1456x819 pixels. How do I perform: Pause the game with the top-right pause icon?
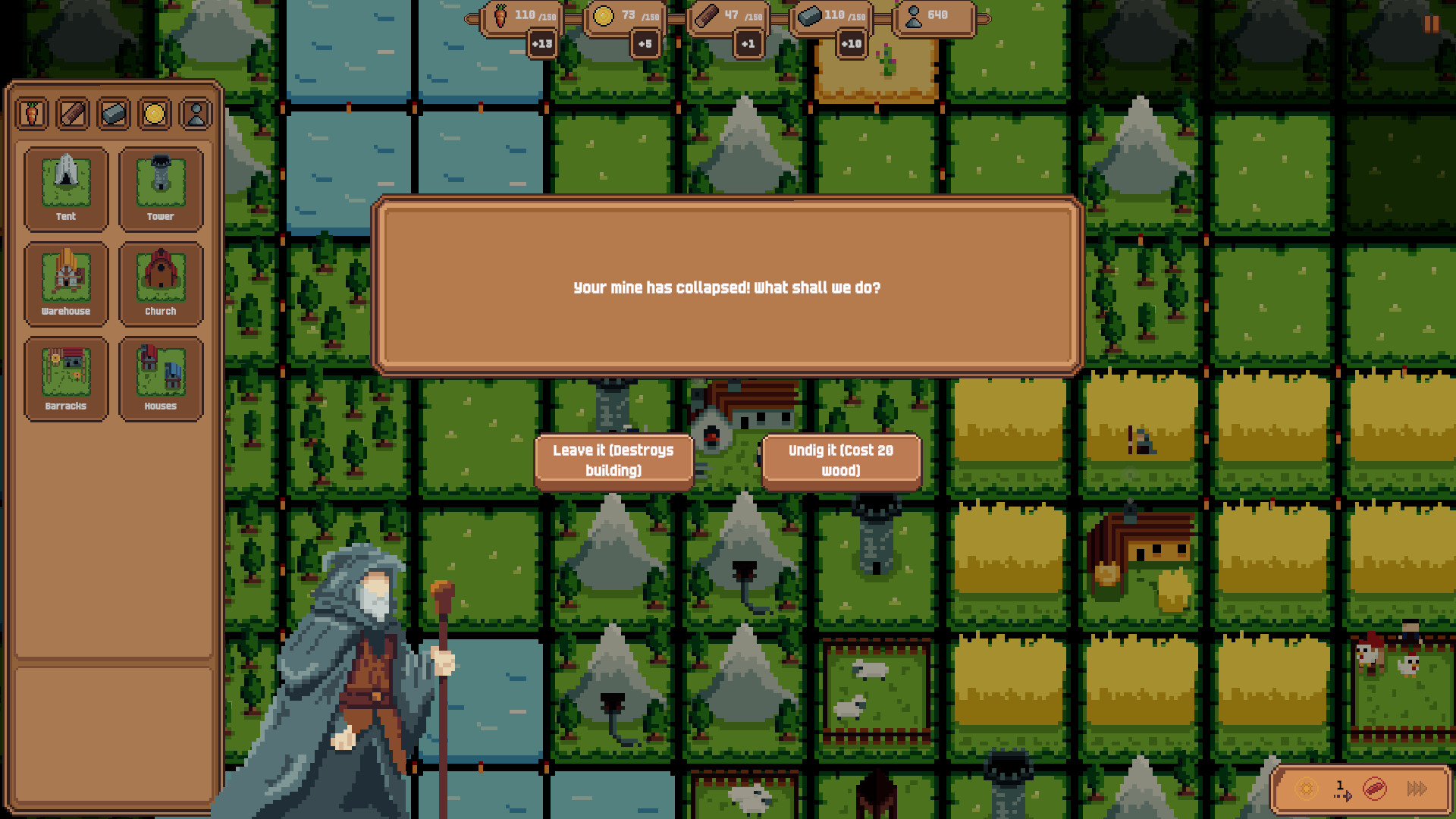point(1430,26)
